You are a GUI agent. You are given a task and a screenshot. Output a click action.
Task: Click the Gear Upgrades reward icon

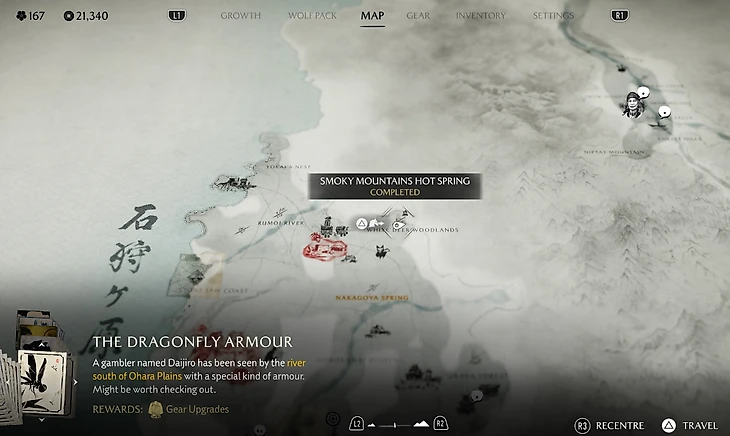(x=156, y=409)
